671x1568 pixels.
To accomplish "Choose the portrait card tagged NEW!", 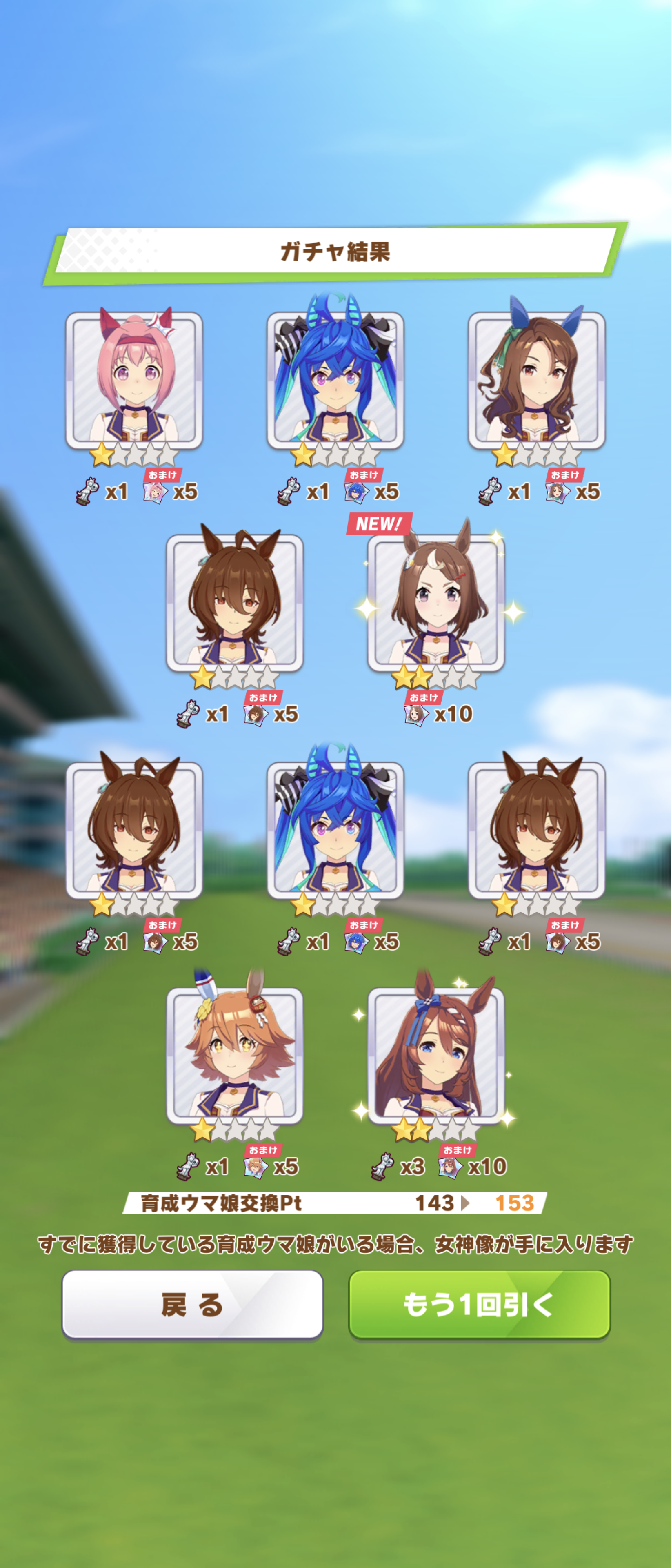I will click(435, 603).
